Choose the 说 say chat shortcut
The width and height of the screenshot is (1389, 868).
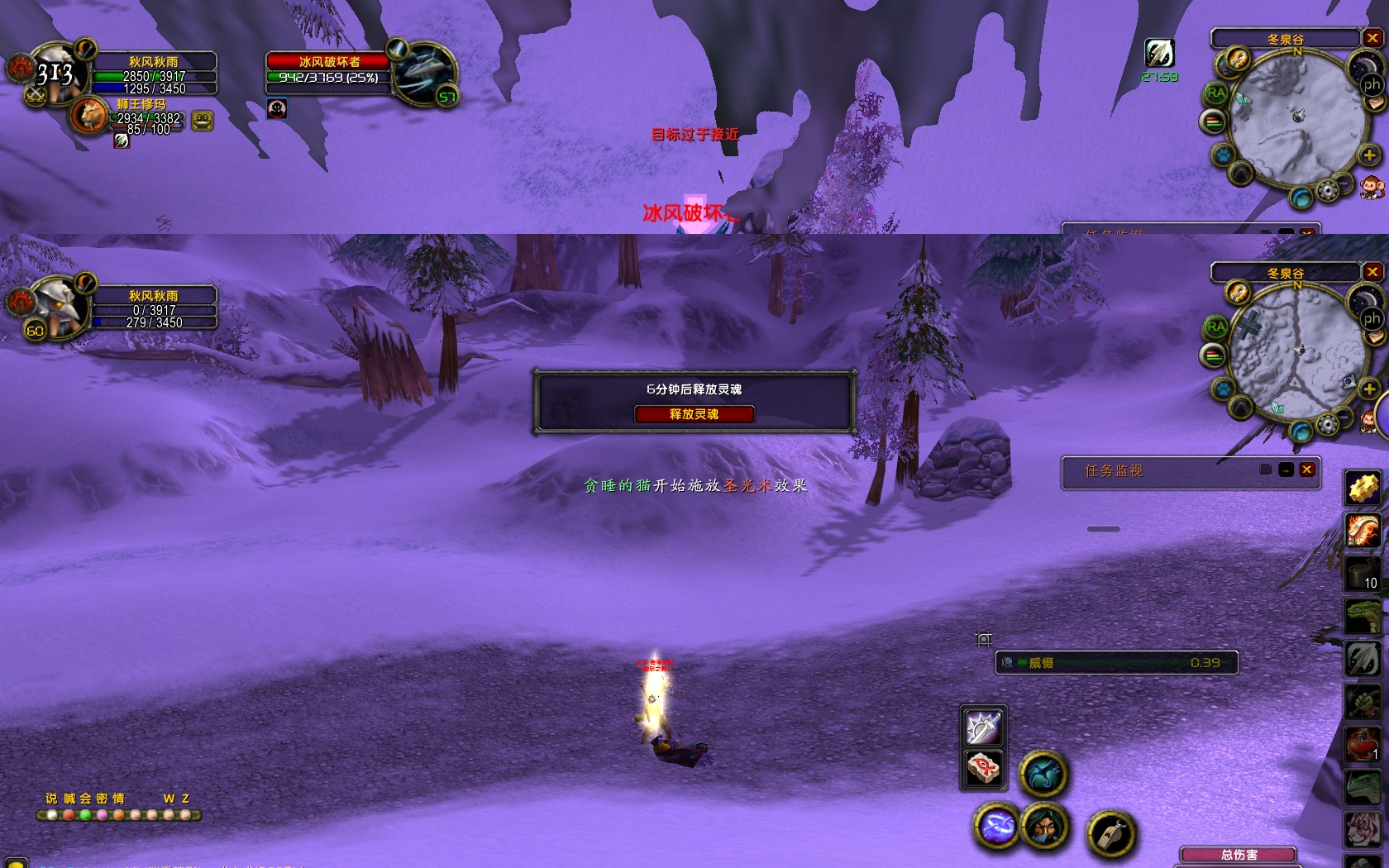(51, 799)
